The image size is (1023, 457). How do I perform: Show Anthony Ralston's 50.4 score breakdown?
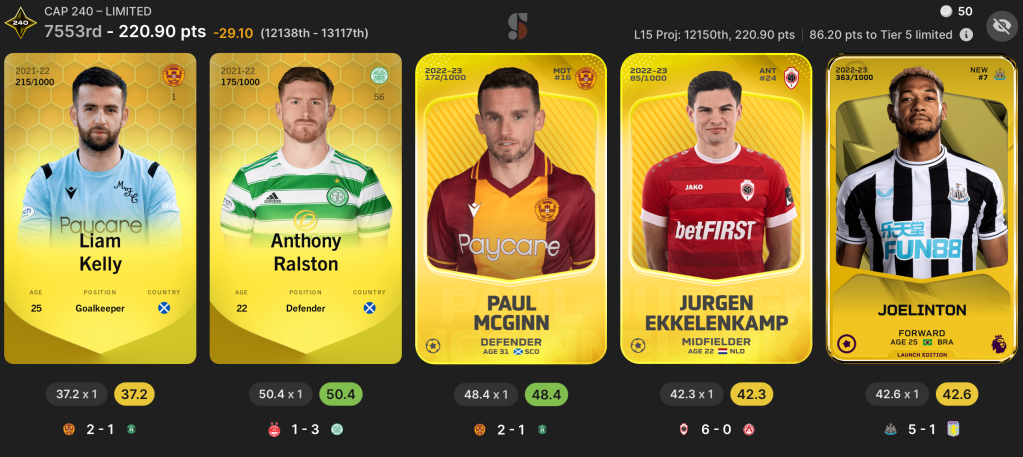(x=340, y=394)
